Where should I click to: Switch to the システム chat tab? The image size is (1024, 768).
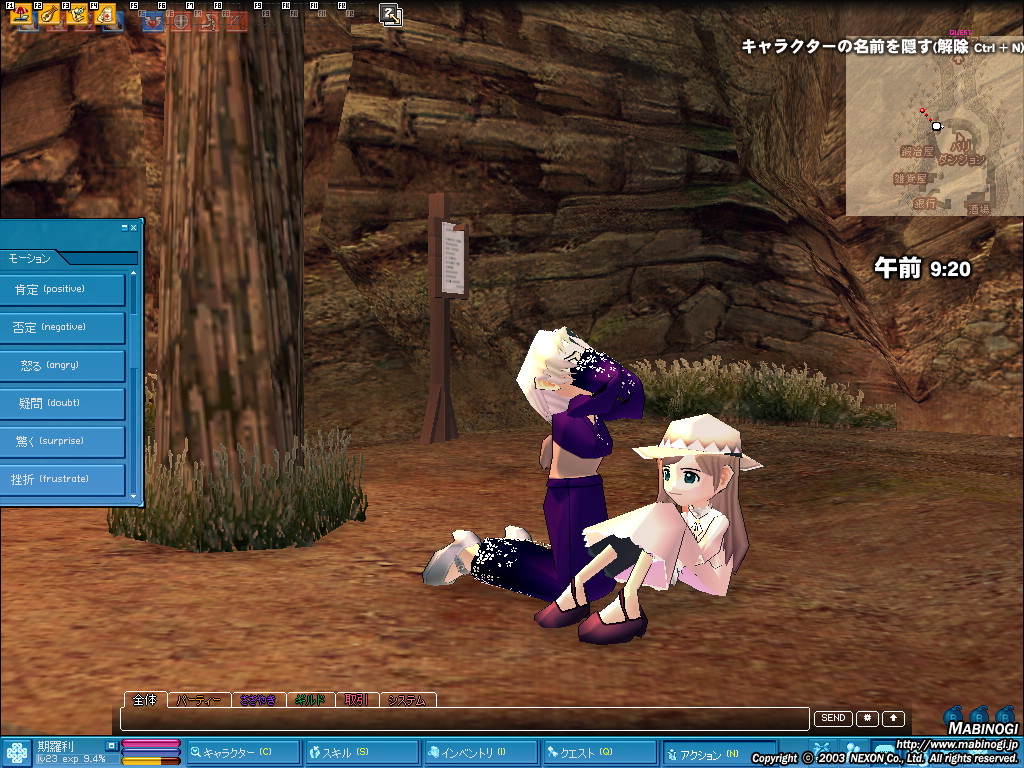(409, 700)
